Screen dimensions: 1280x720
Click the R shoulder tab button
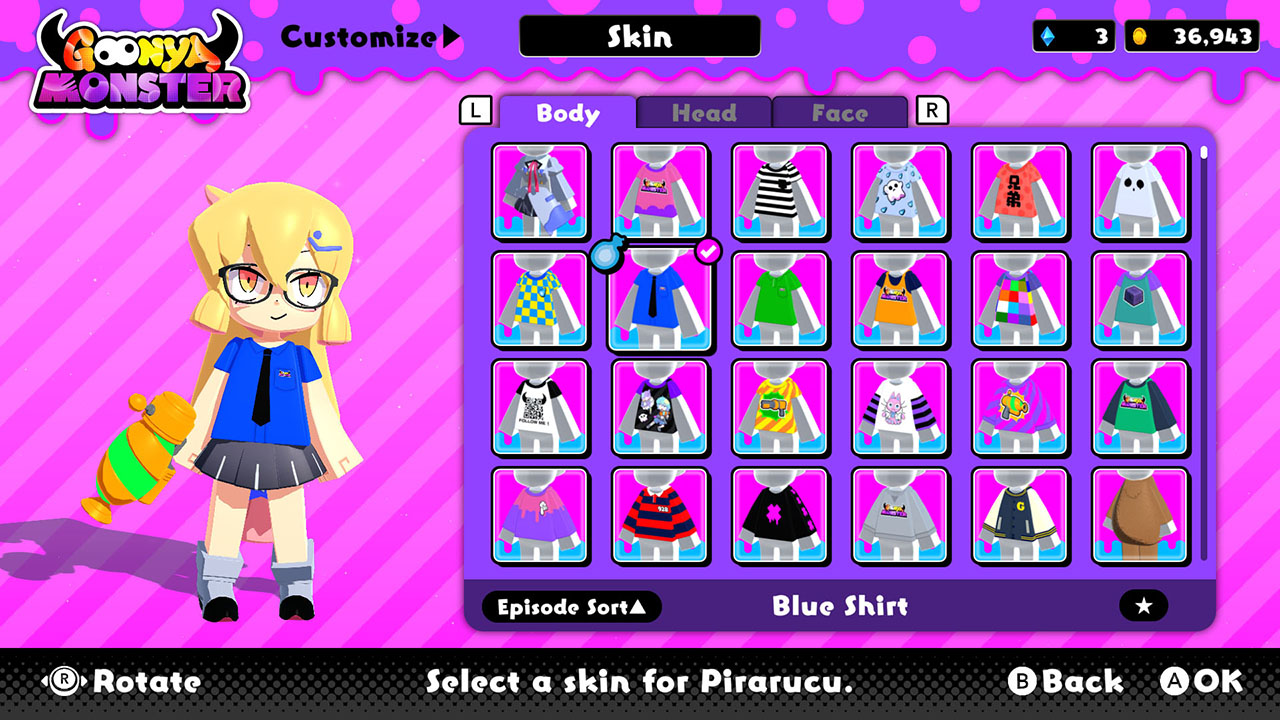click(931, 112)
